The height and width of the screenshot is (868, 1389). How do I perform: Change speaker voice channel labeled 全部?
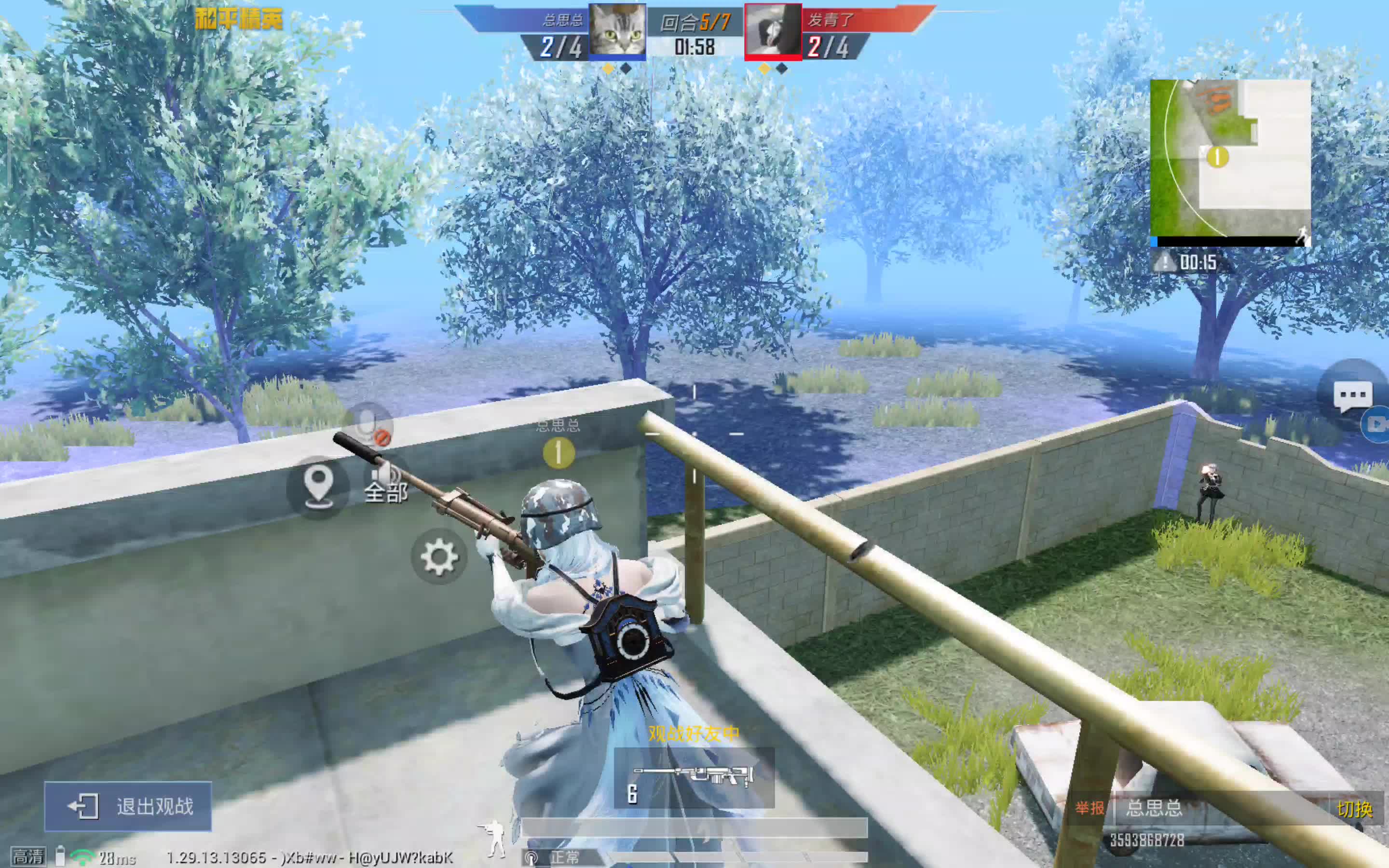tap(386, 485)
